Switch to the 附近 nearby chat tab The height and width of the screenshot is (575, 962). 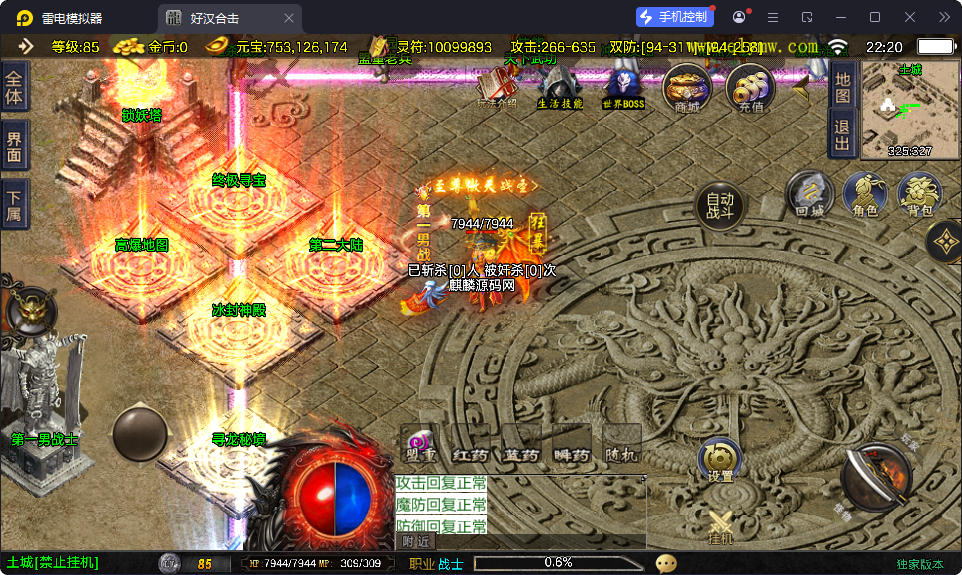[x=416, y=541]
